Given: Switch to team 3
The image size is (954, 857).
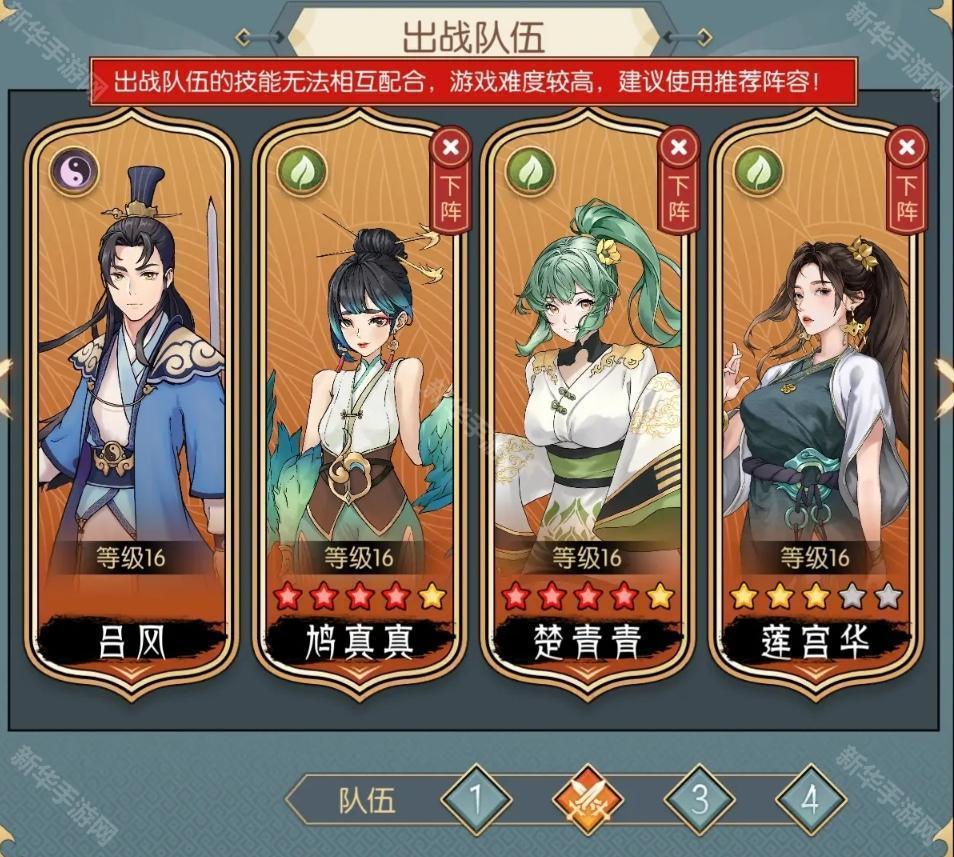Looking at the screenshot, I should pos(700,800).
